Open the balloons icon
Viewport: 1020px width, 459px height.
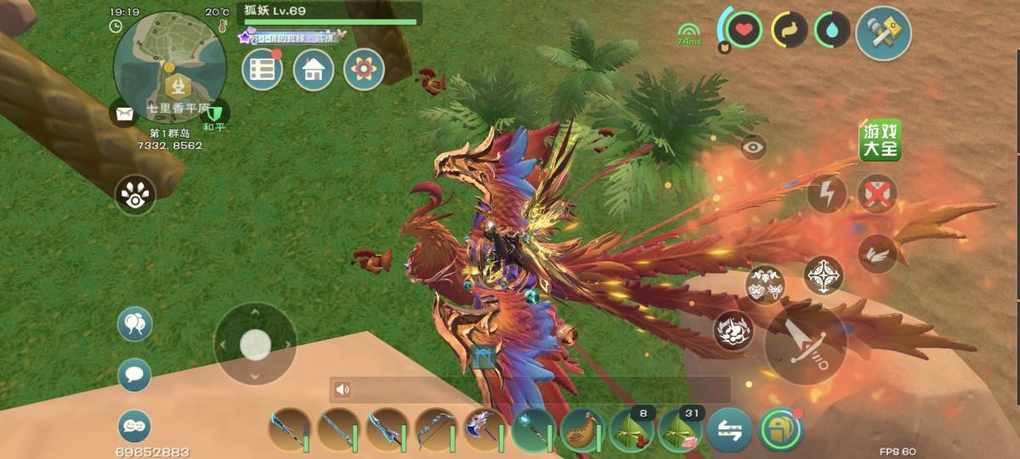coord(135,323)
